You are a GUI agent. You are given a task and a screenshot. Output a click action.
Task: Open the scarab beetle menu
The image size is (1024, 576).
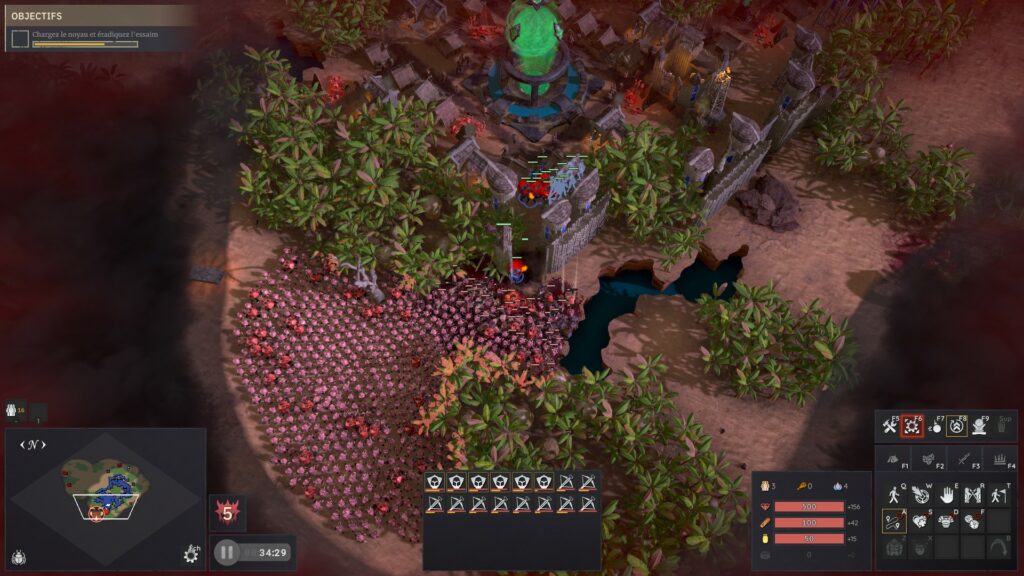pos(19,556)
